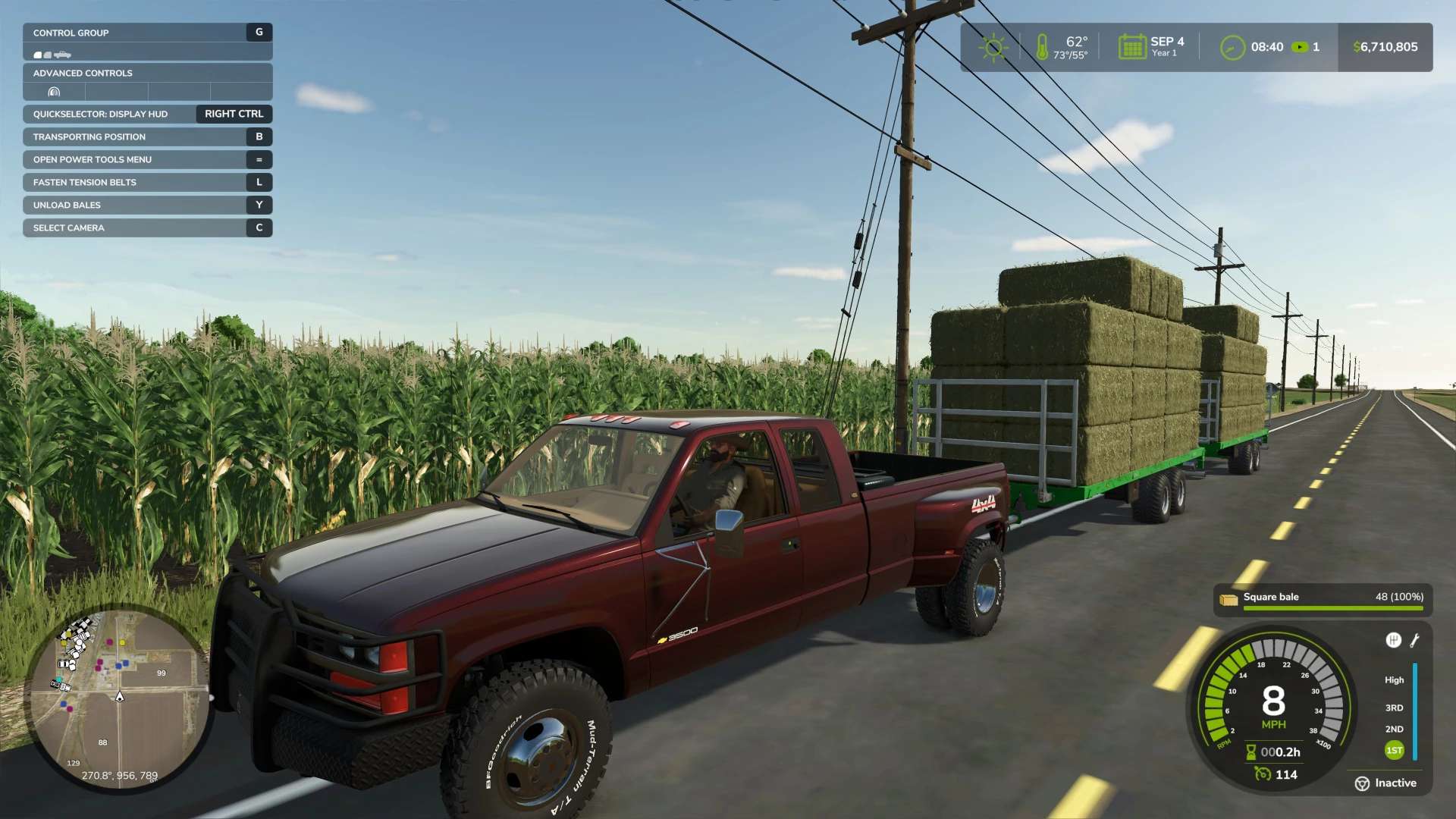
Task: Click the clock icon beside 08:40
Action: [x=1232, y=47]
